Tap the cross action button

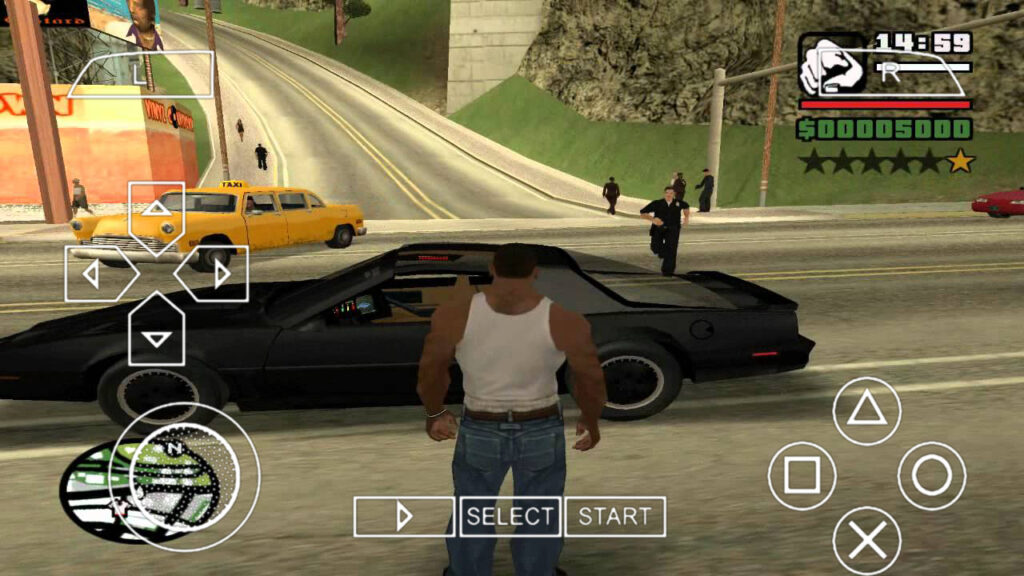(867, 541)
